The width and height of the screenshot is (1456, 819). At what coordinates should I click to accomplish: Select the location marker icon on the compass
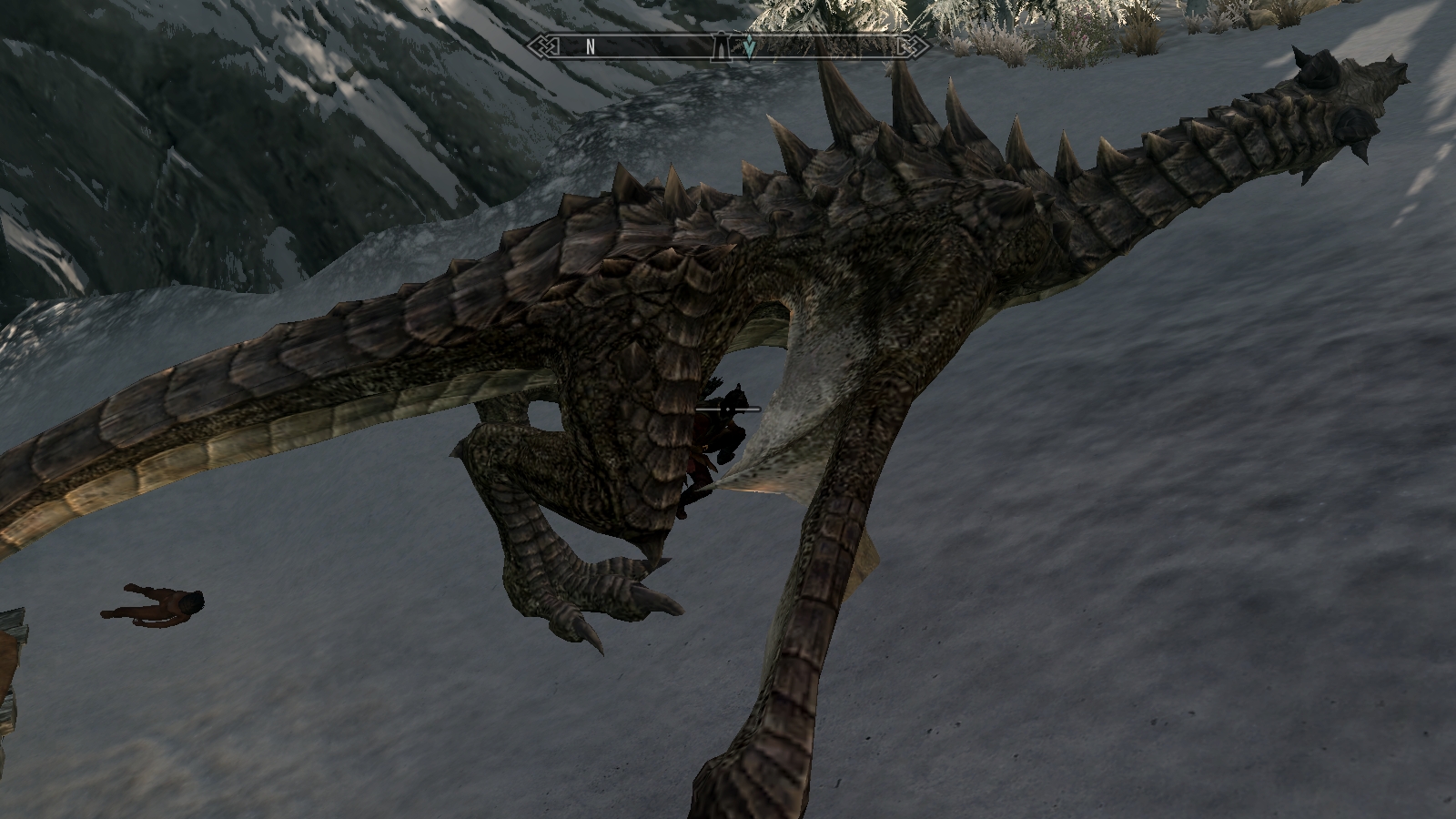[x=722, y=47]
